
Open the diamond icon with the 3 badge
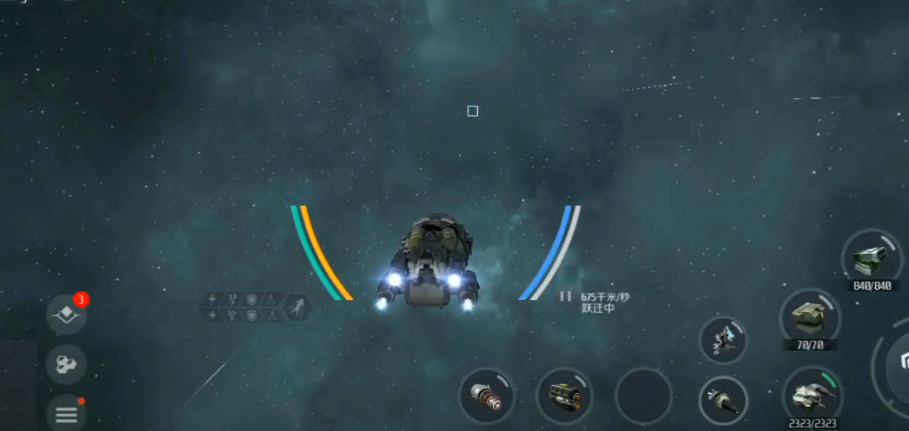[x=66, y=314]
